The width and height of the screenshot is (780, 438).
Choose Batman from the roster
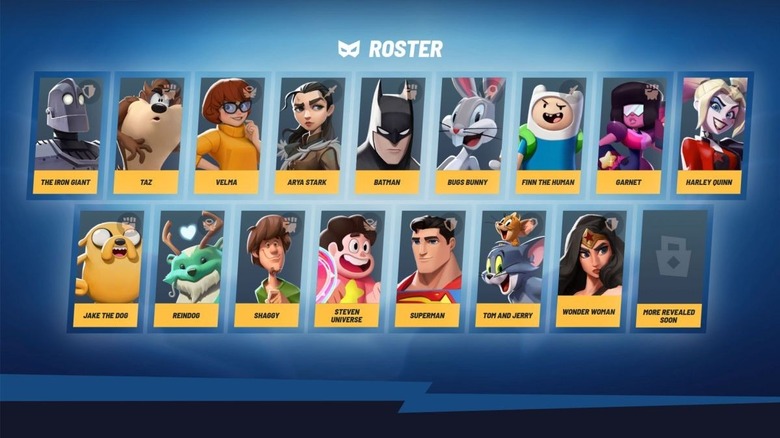pyautogui.click(x=389, y=135)
